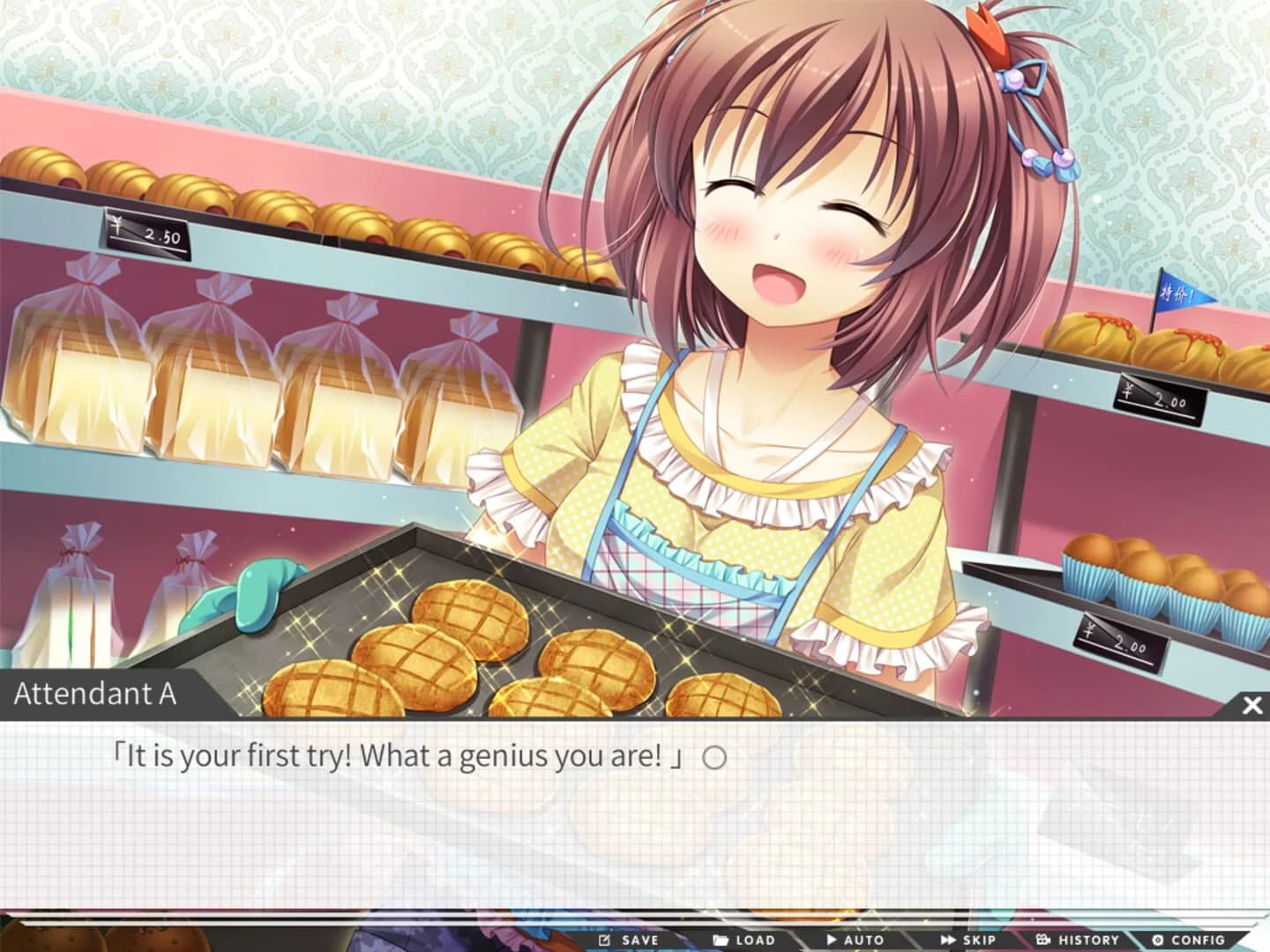Open the History clock icon

pos(1043,940)
